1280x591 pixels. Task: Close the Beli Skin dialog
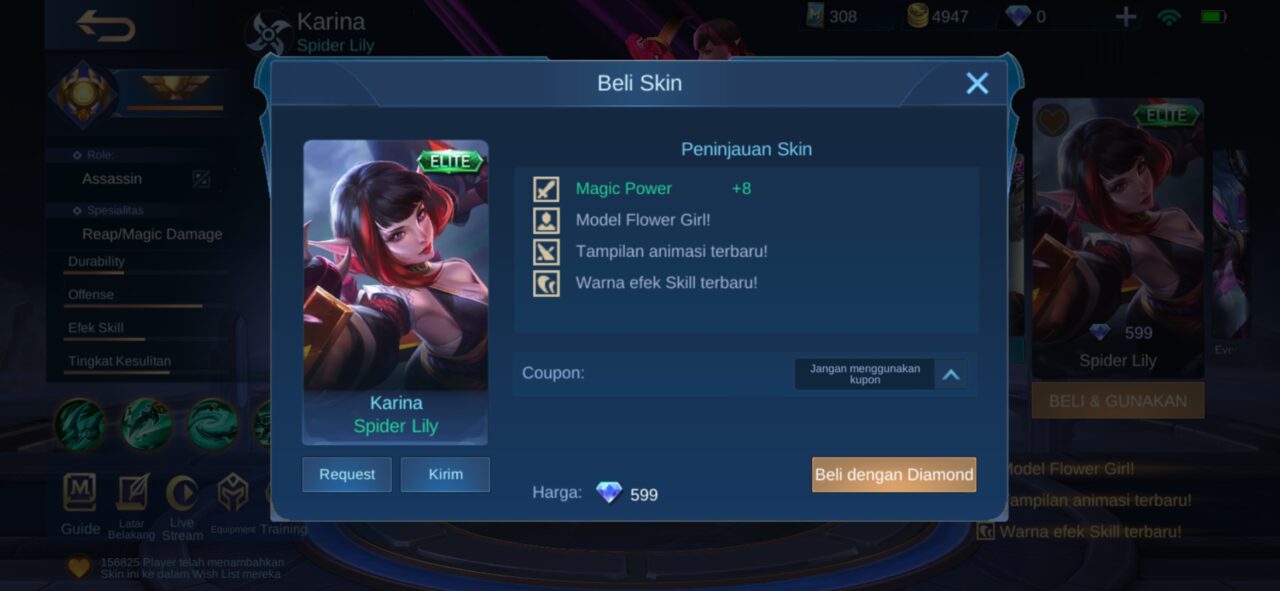[x=977, y=83]
